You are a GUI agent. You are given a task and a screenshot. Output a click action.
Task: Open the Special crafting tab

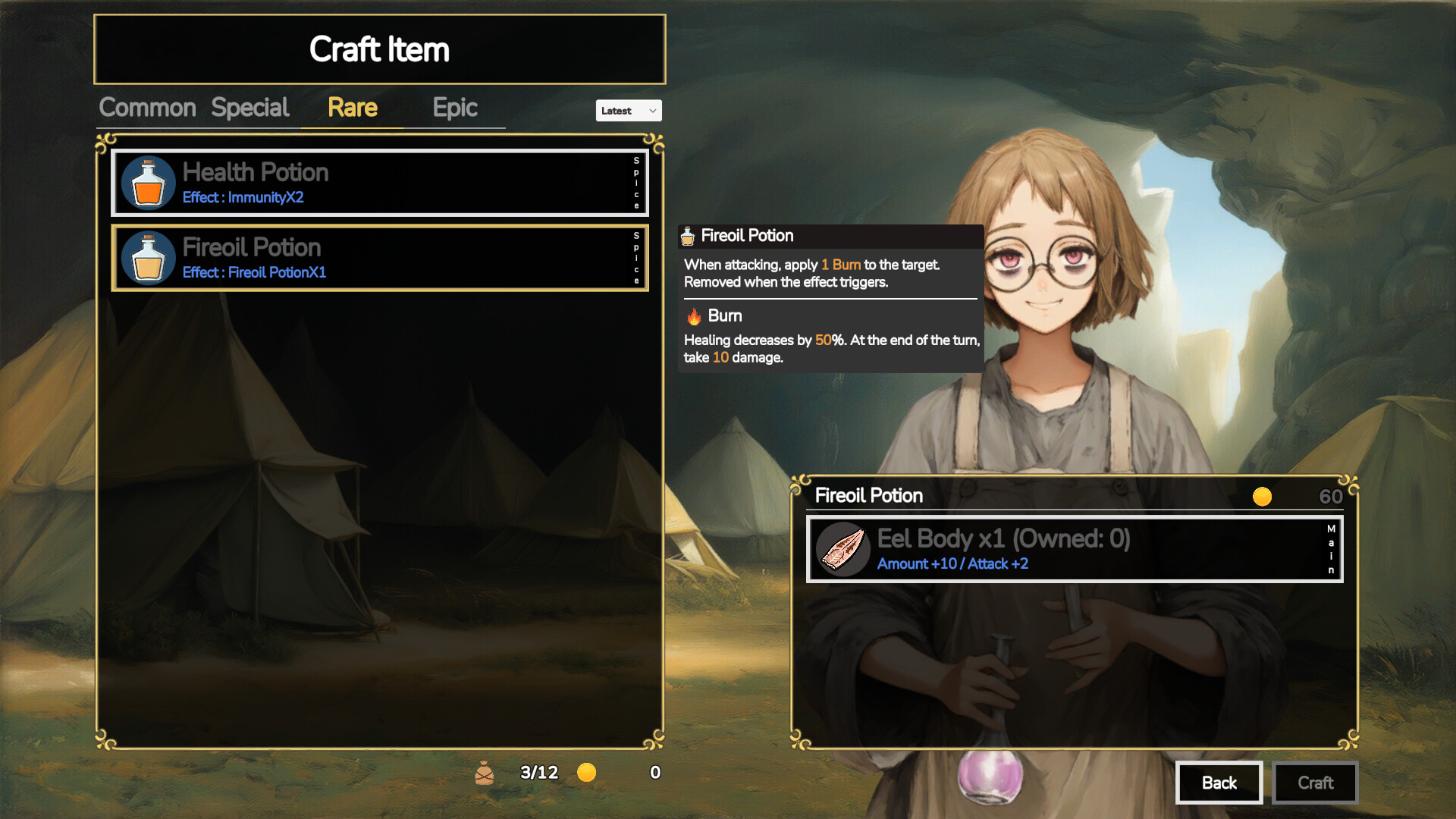point(250,108)
